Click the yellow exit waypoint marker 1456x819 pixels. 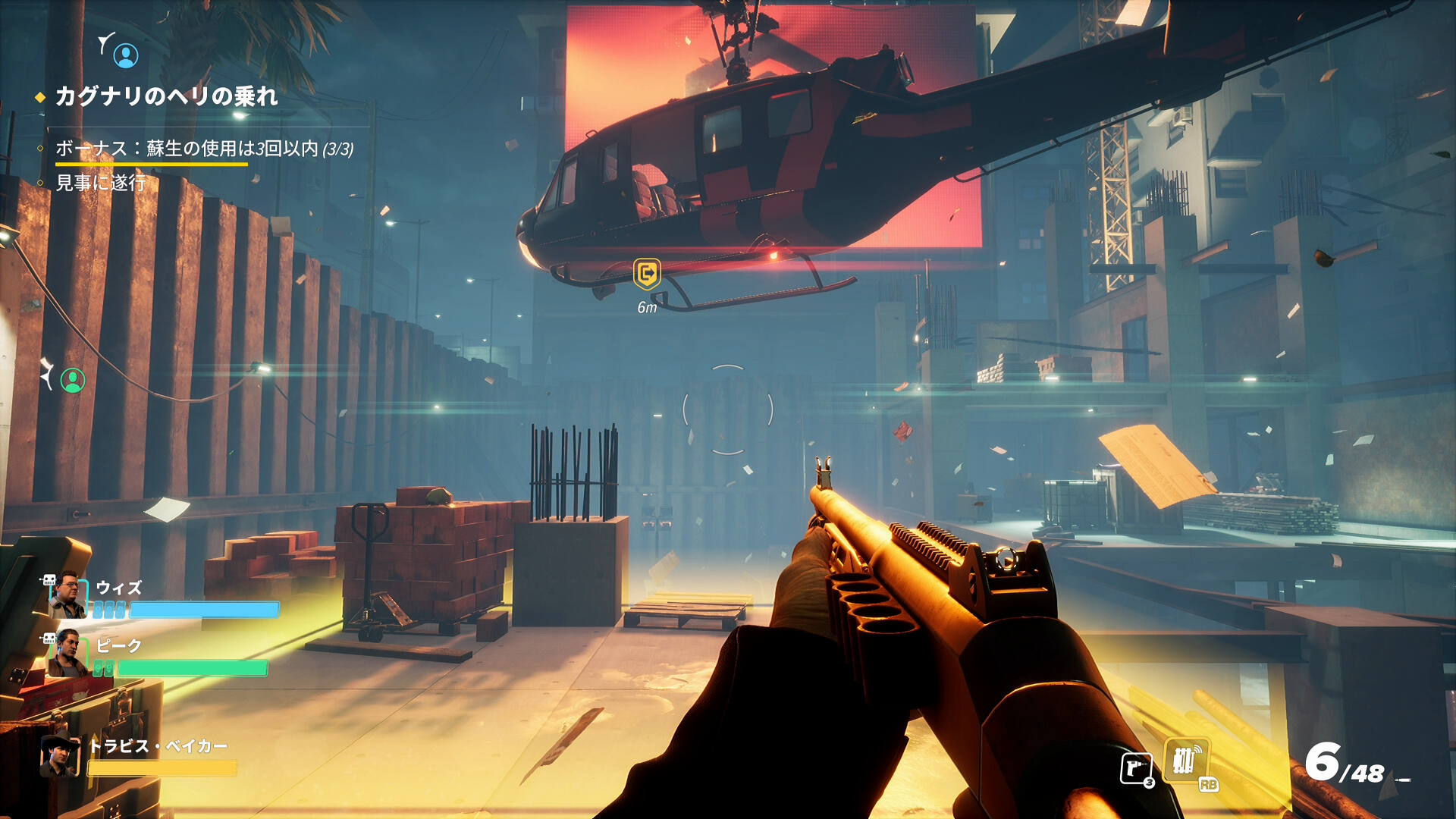[647, 274]
